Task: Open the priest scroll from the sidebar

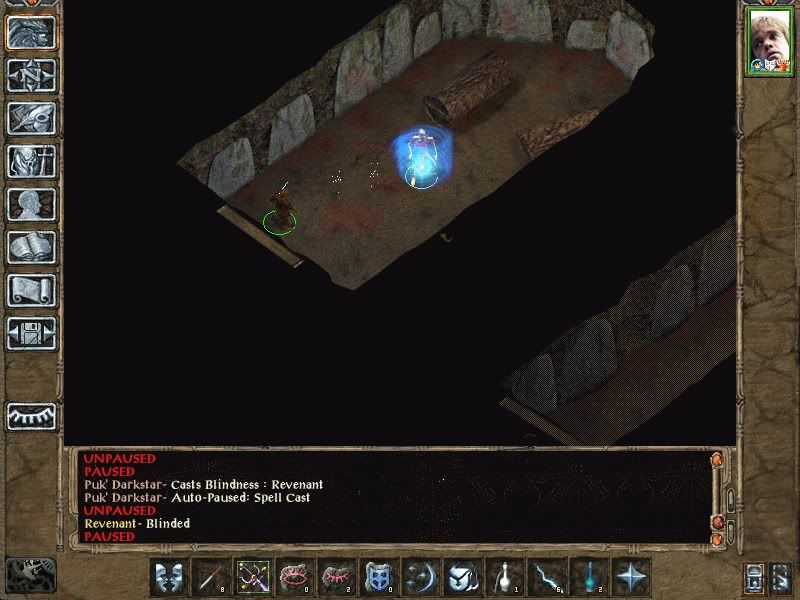Action: pyautogui.click(x=31, y=290)
